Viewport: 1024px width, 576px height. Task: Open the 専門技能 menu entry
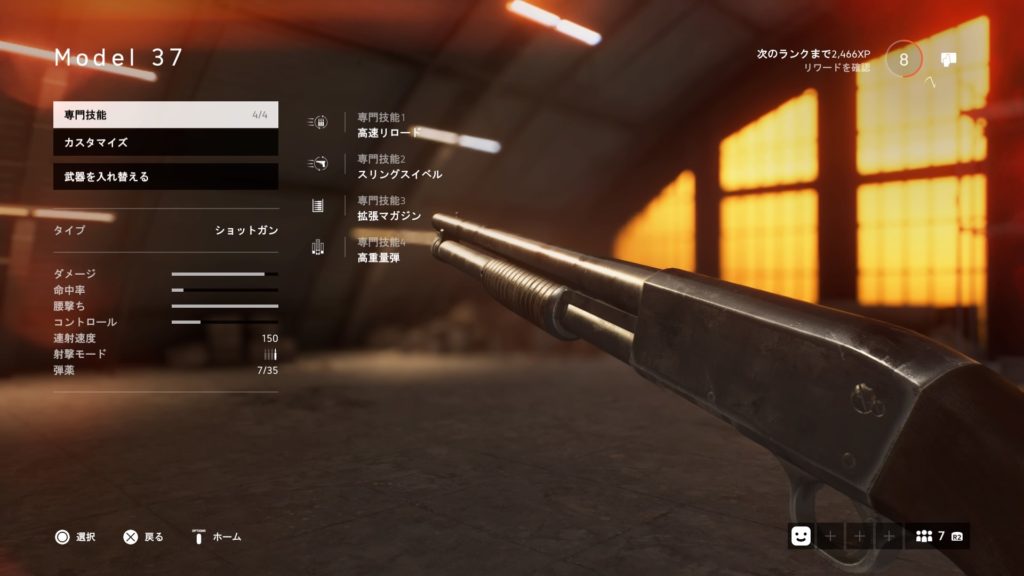(x=165, y=115)
